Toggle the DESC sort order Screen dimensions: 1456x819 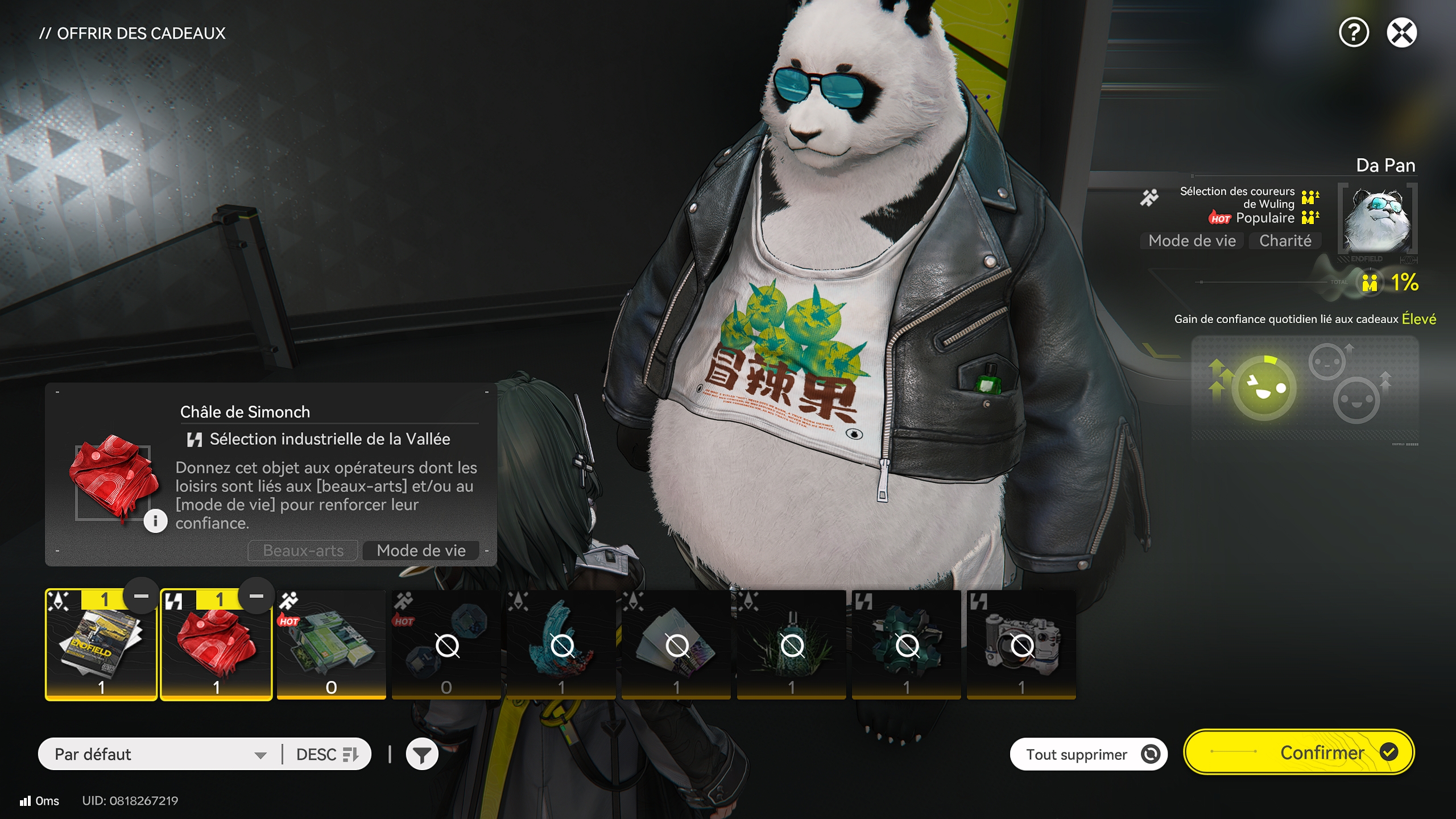pyautogui.click(x=327, y=754)
